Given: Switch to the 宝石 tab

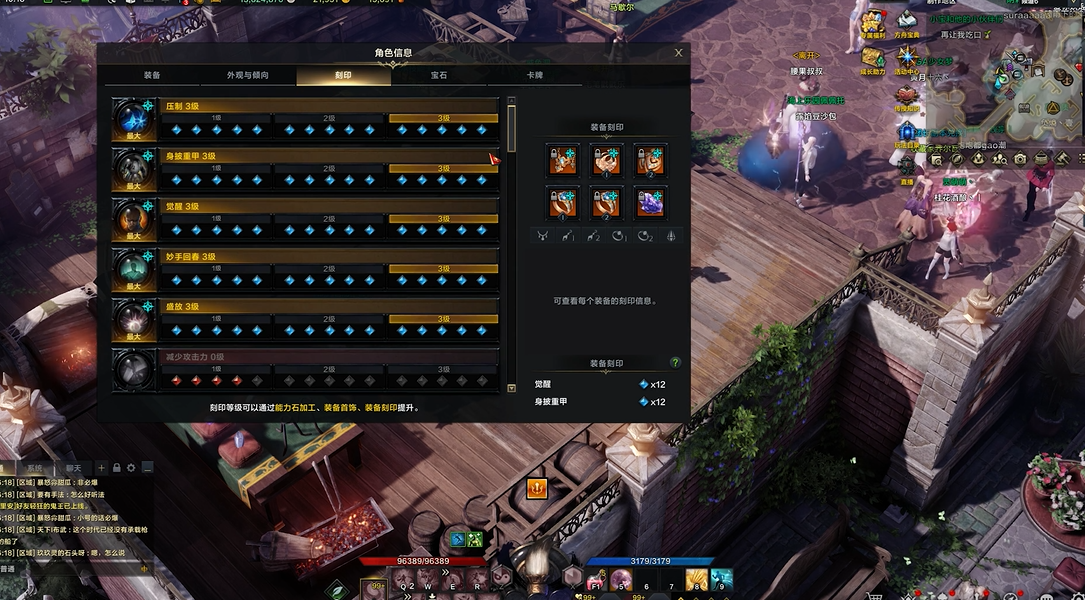Looking at the screenshot, I should click(439, 76).
